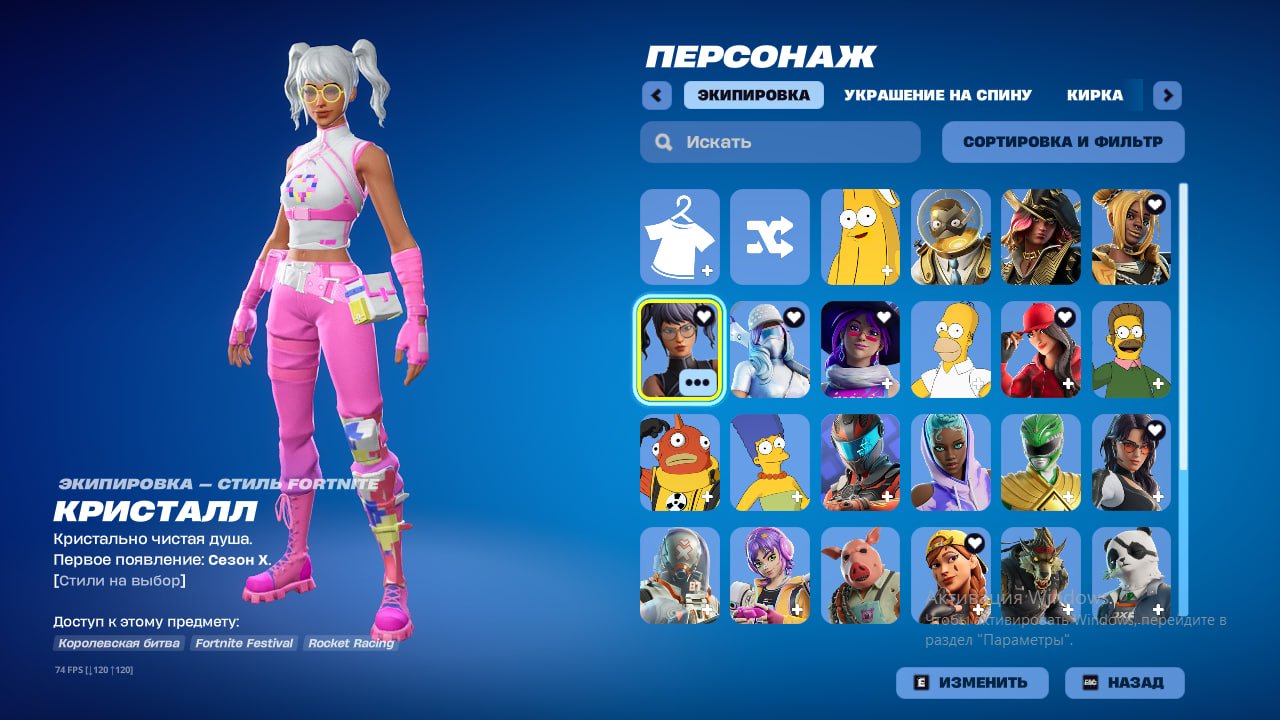Select the Pink Power Ranger outfit
The image size is (1280, 720).
[x=1040, y=462]
